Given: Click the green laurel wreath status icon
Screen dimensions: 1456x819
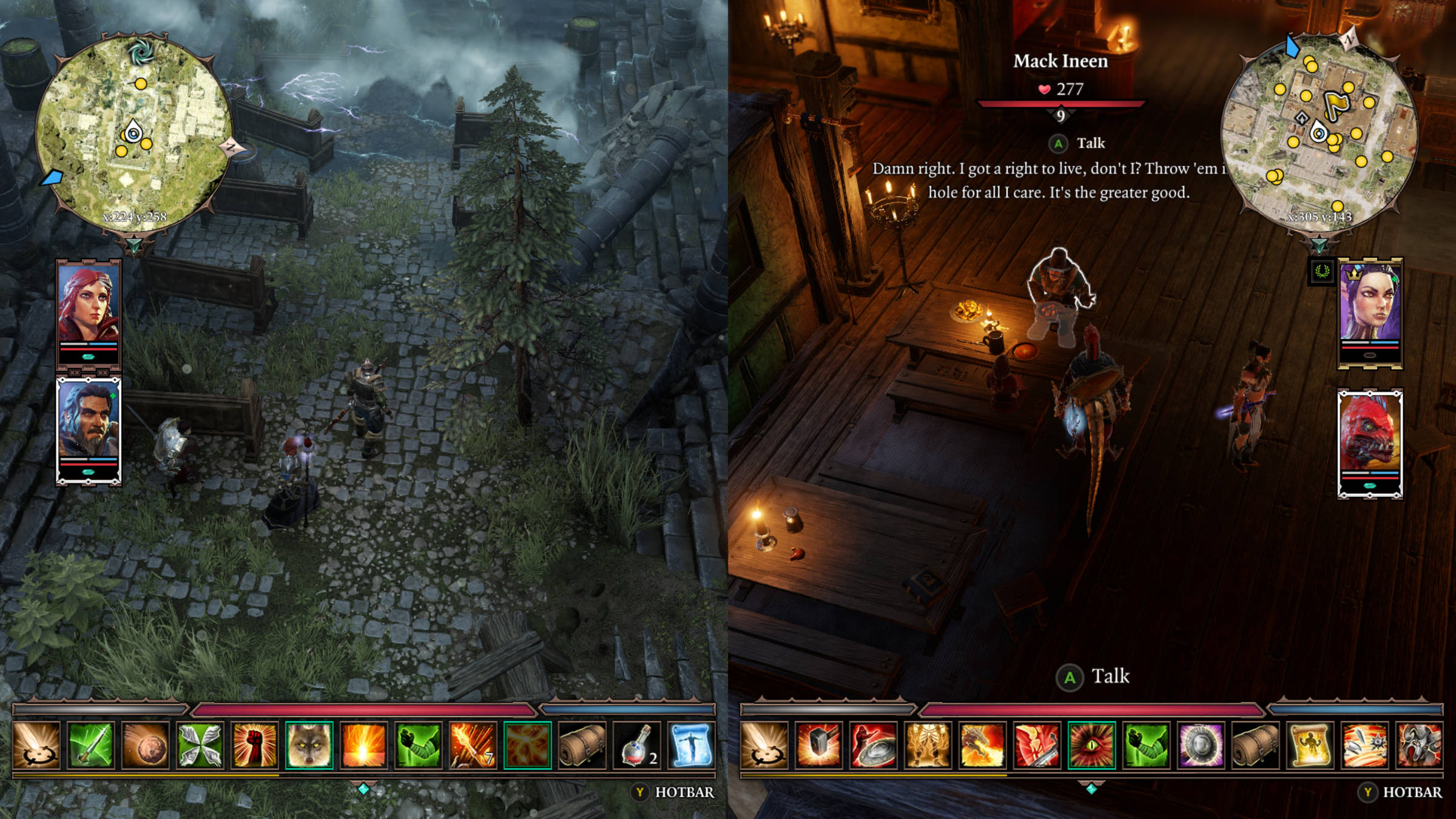Looking at the screenshot, I should [x=1322, y=272].
